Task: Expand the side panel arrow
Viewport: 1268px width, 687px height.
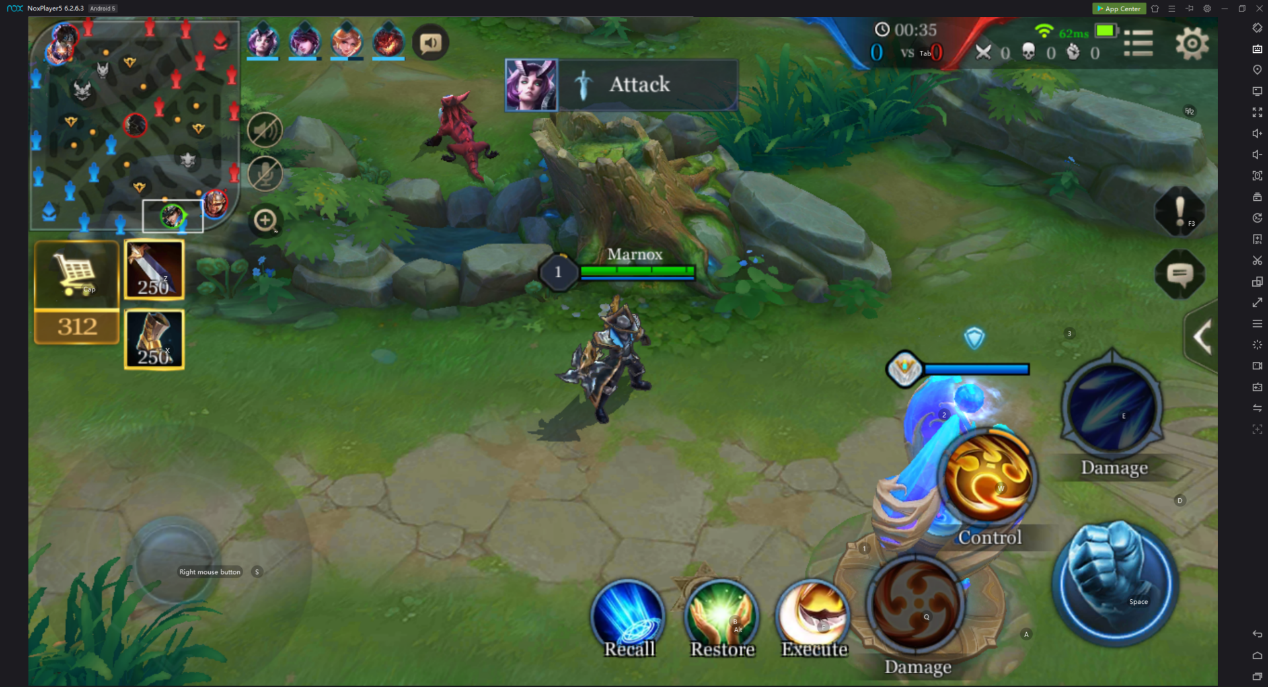Action: [x=1202, y=338]
